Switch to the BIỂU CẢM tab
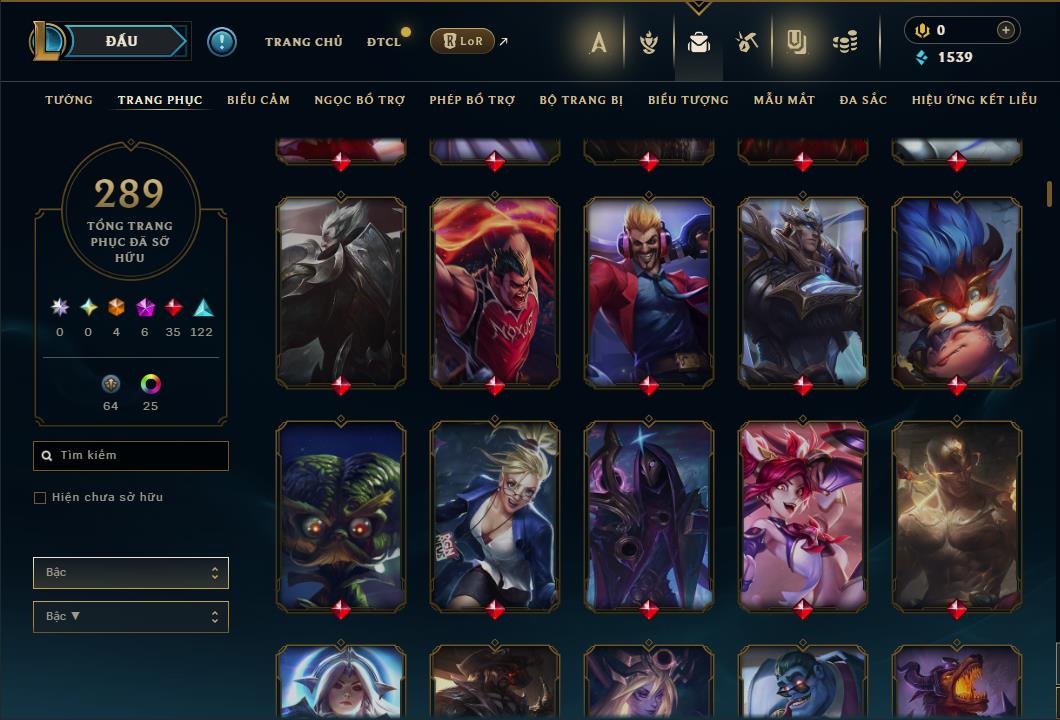Screen dimensions: 1060x720 coord(258,100)
